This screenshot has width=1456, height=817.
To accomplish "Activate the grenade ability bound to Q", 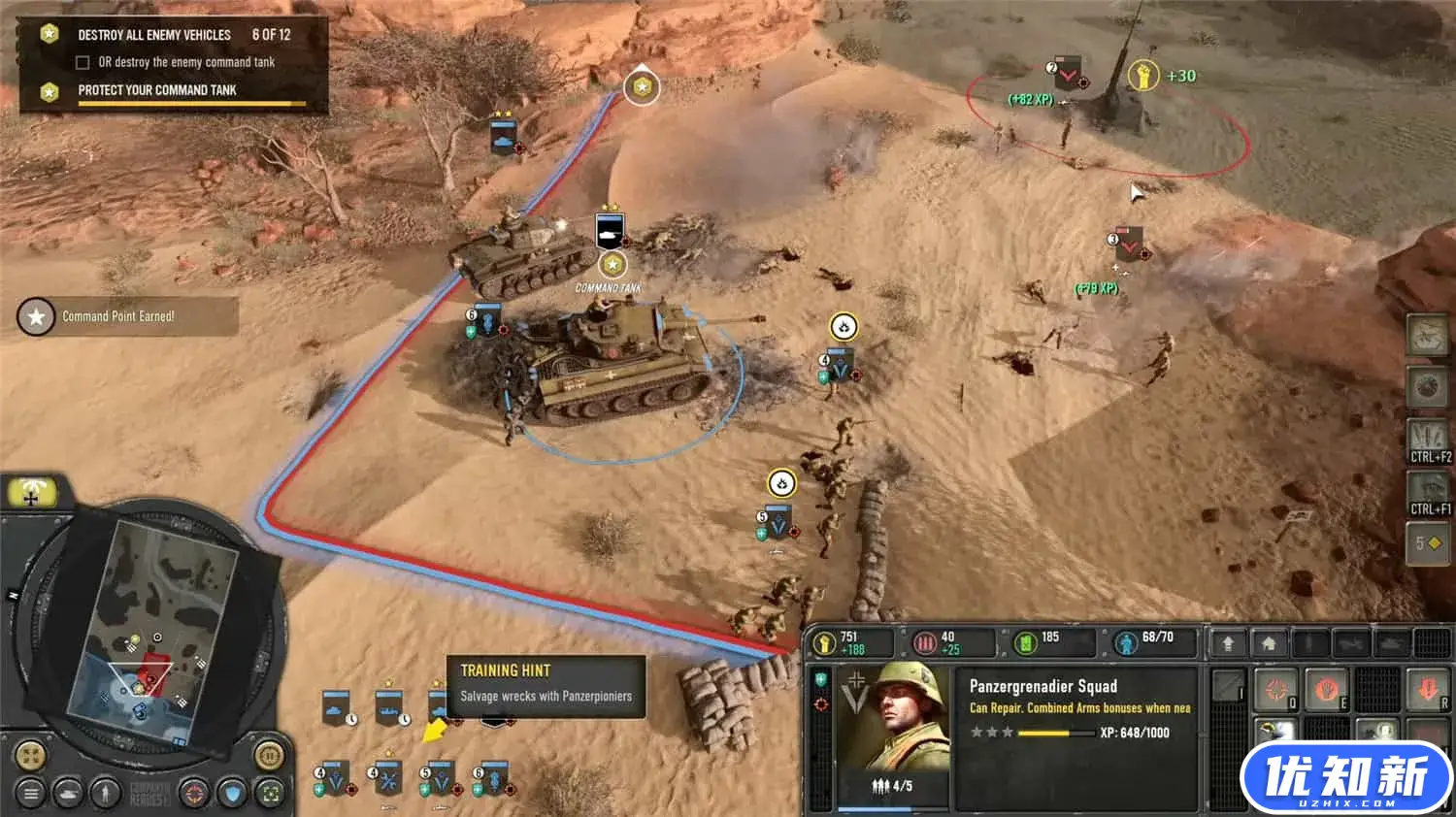I will coord(1275,690).
